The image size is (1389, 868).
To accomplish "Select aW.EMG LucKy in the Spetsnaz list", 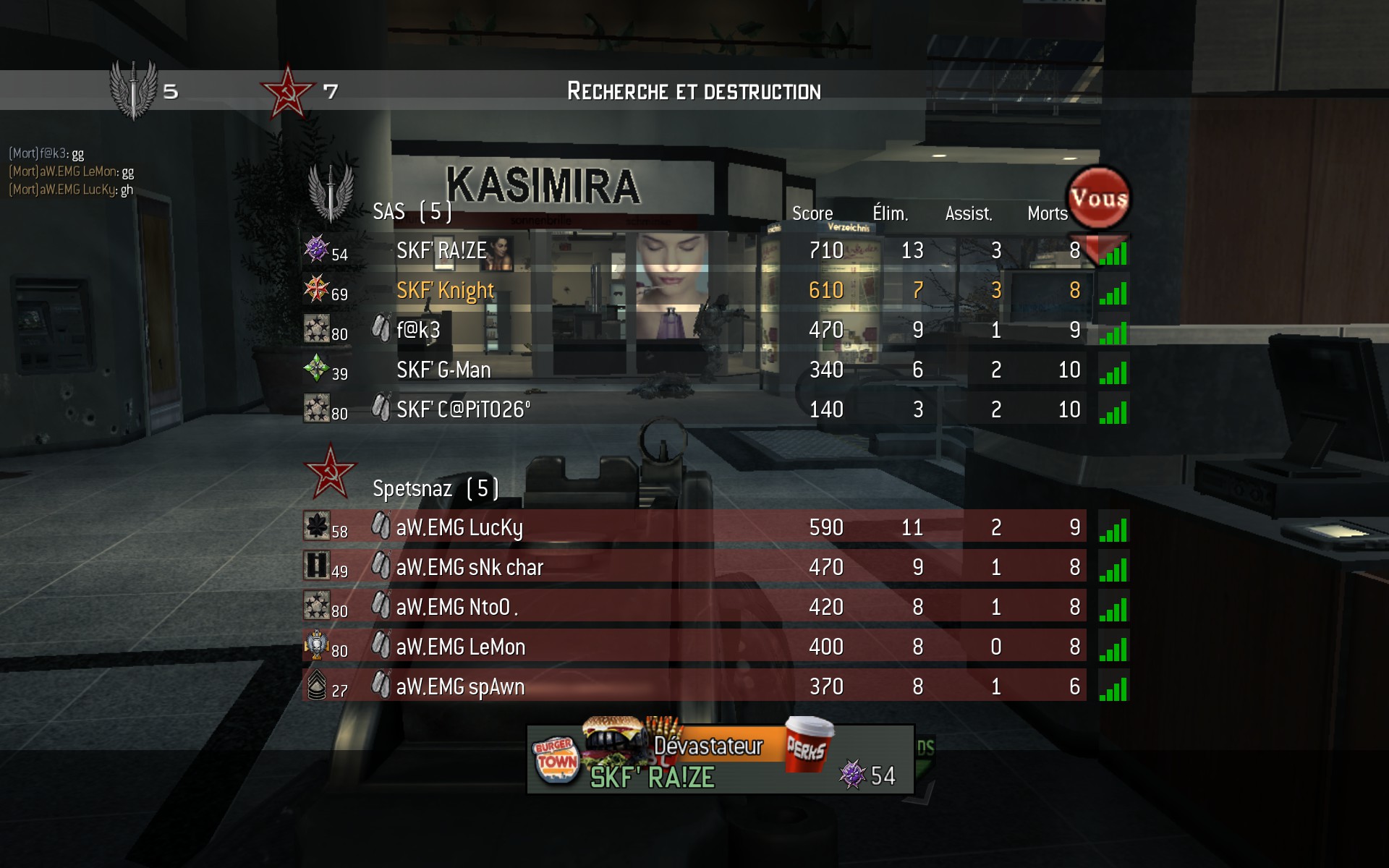I will [x=459, y=528].
